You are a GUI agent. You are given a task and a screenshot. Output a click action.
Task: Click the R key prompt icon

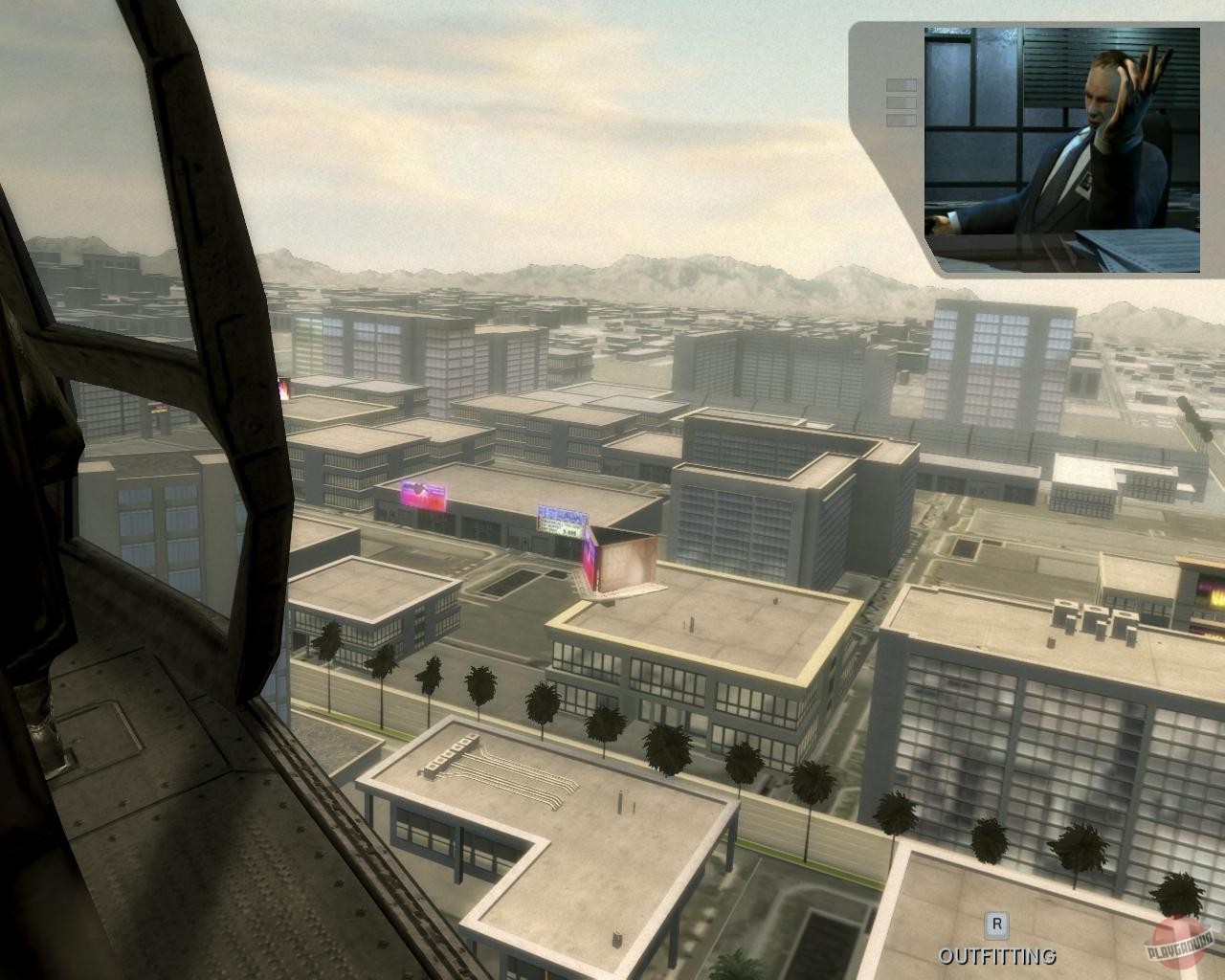(997, 924)
